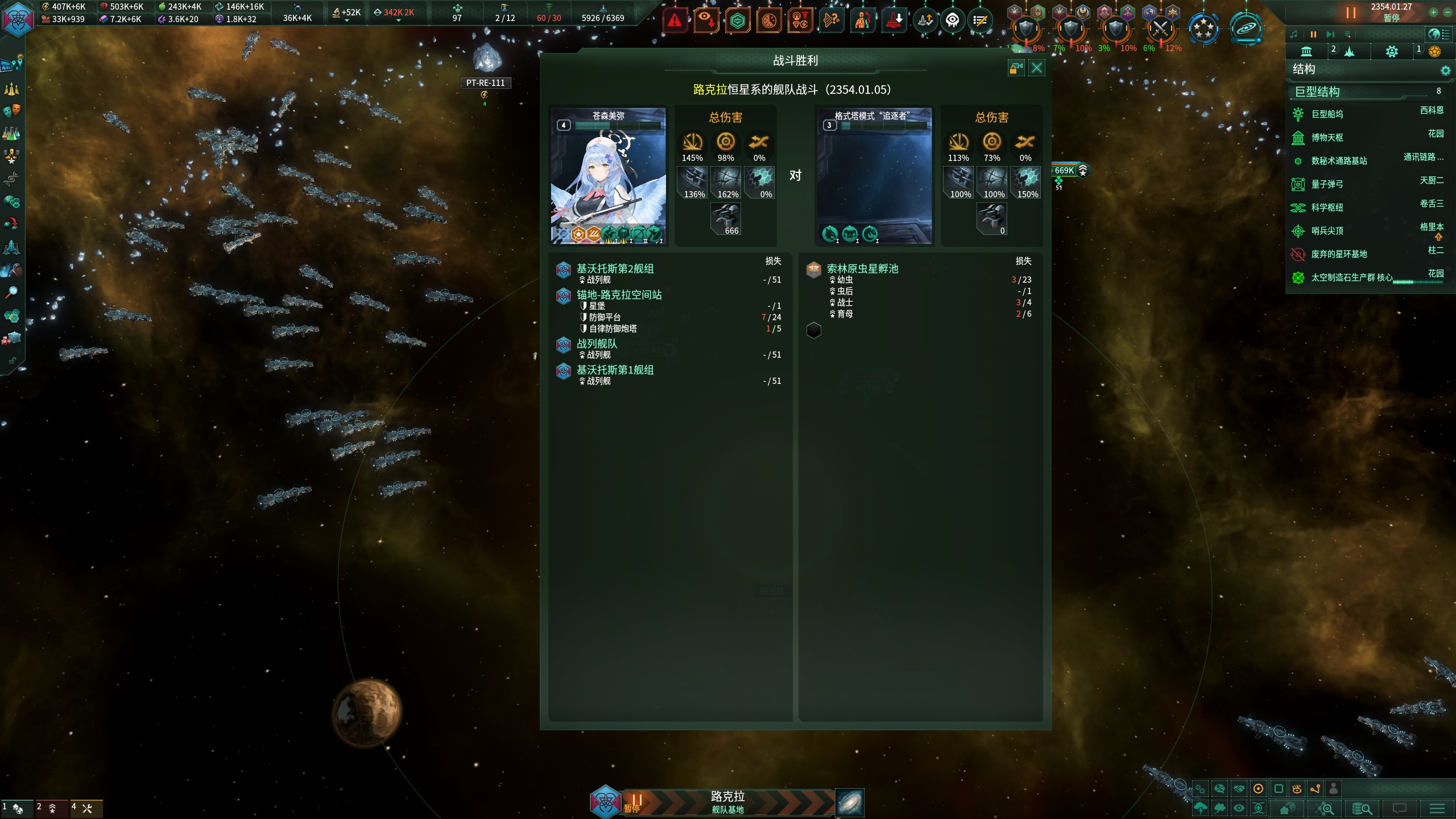
Task: Toggle the camera lock icon in battle report
Action: [1016, 68]
